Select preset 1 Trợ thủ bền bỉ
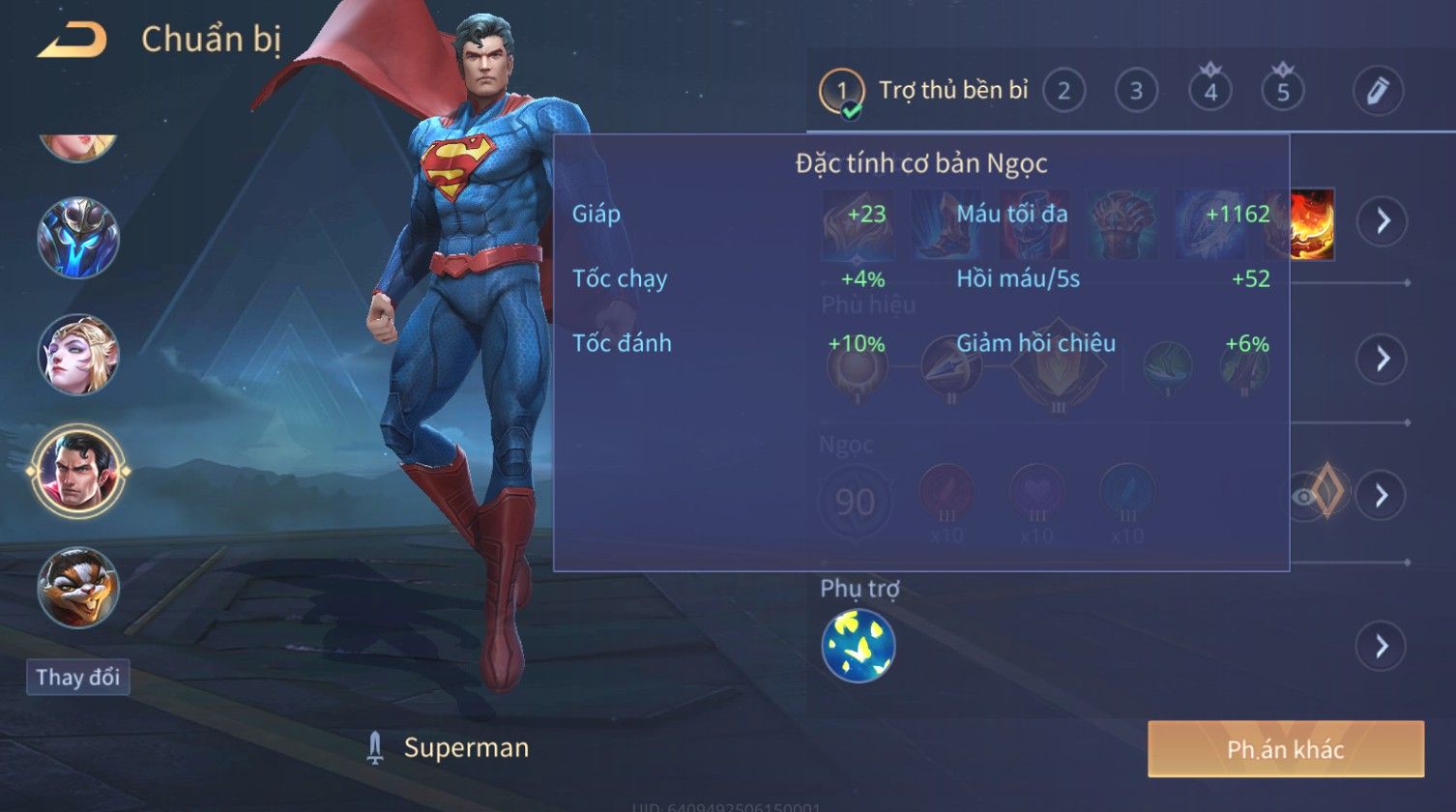This screenshot has width=1456, height=812. tap(923, 92)
